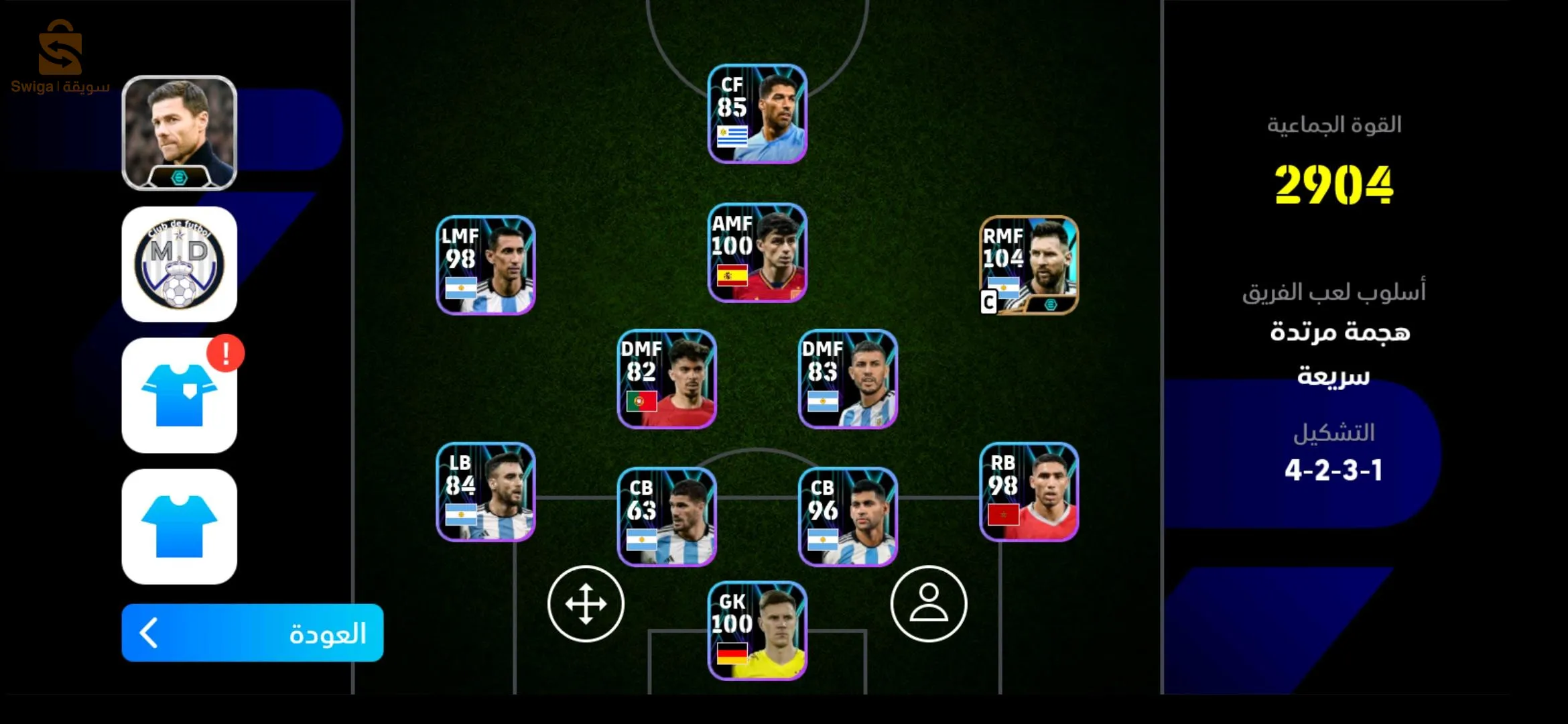The width and height of the screenshot is (1568, 724).
Task: Pick the AMF 100 Spain player card
Action: click(757, 253)
